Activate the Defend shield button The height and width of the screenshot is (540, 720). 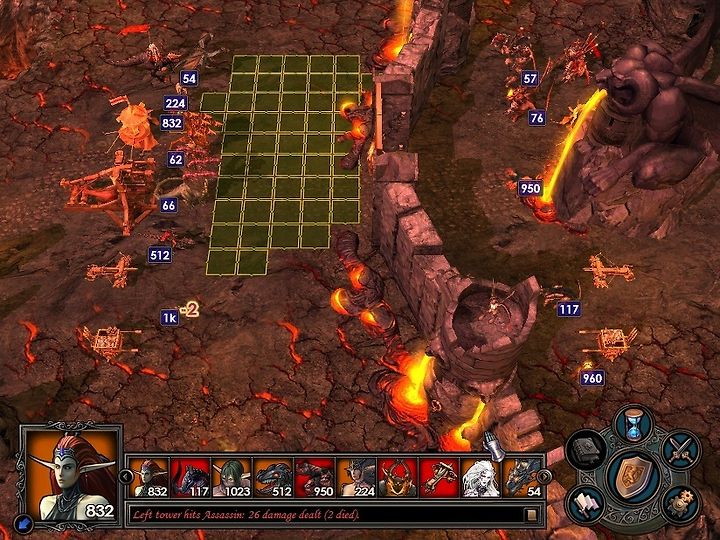point(632,473)
